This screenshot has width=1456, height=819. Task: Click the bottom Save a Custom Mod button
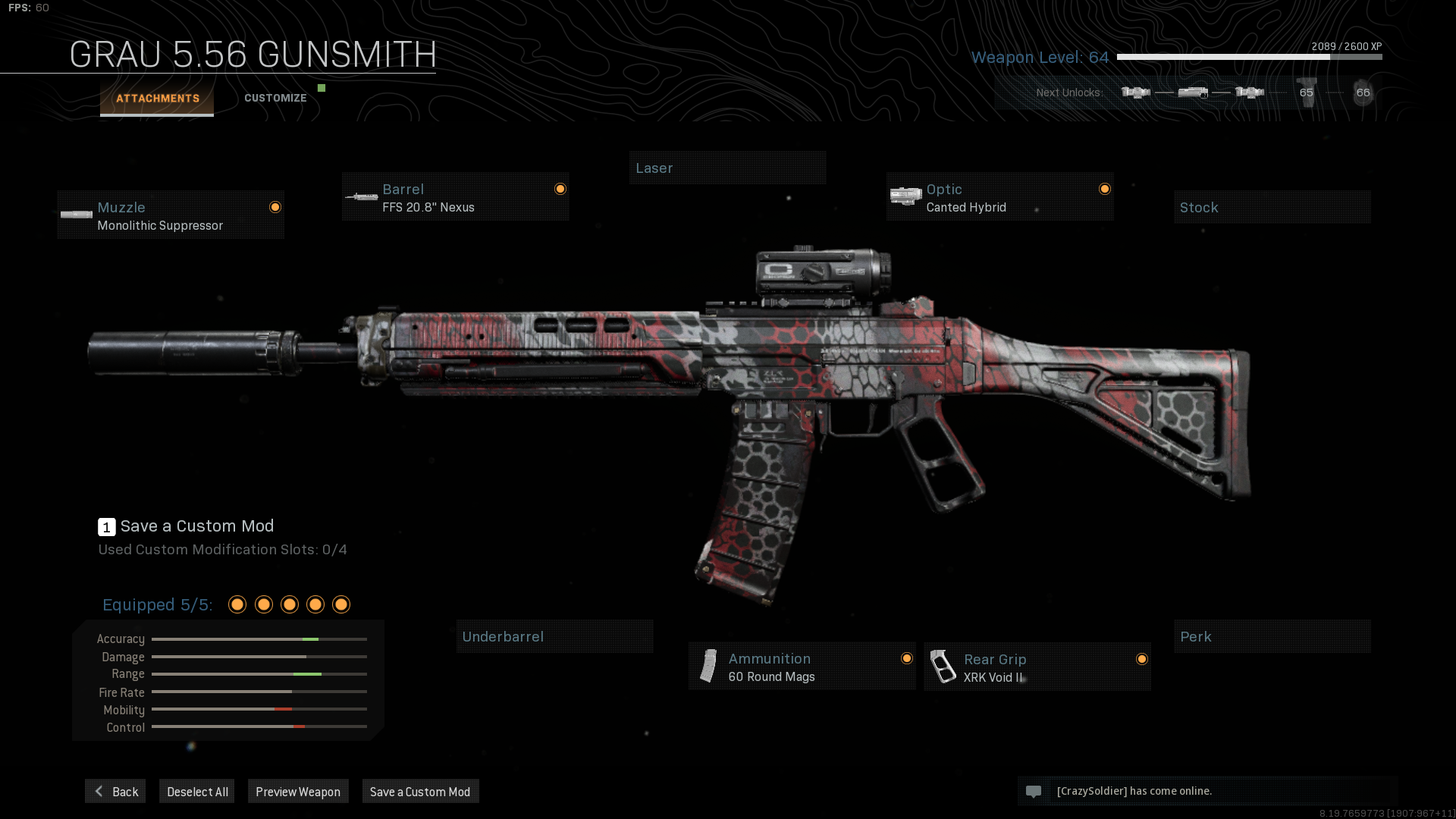[x=420, y=792]
